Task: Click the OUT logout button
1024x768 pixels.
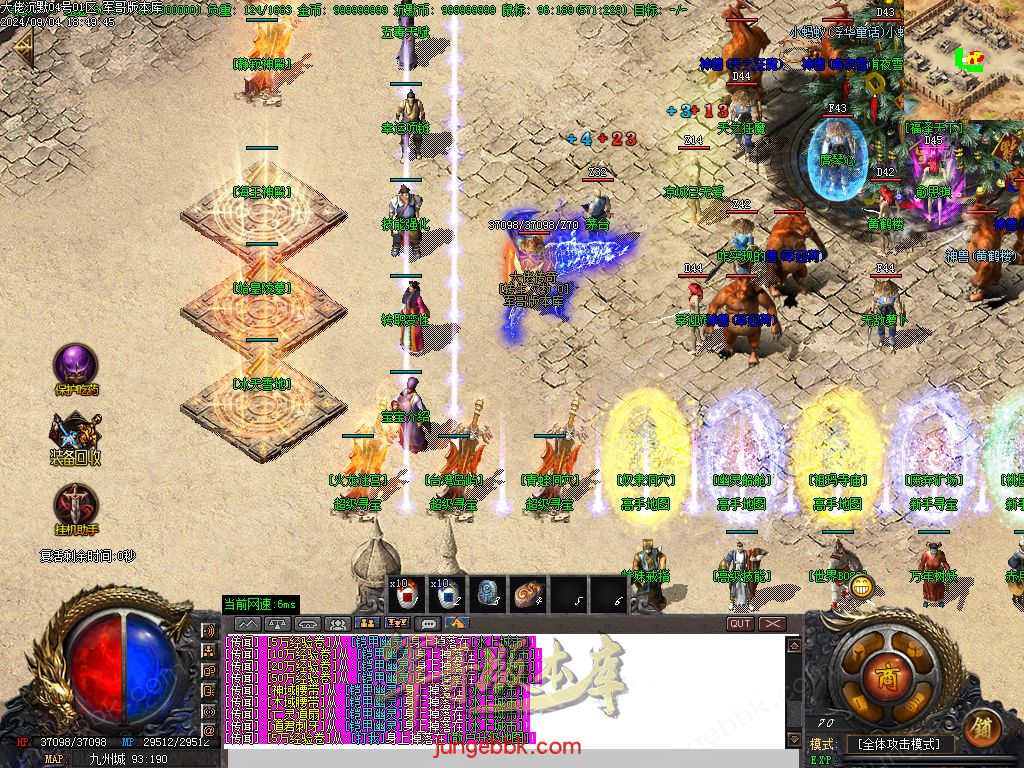Action: pos(740,624)
